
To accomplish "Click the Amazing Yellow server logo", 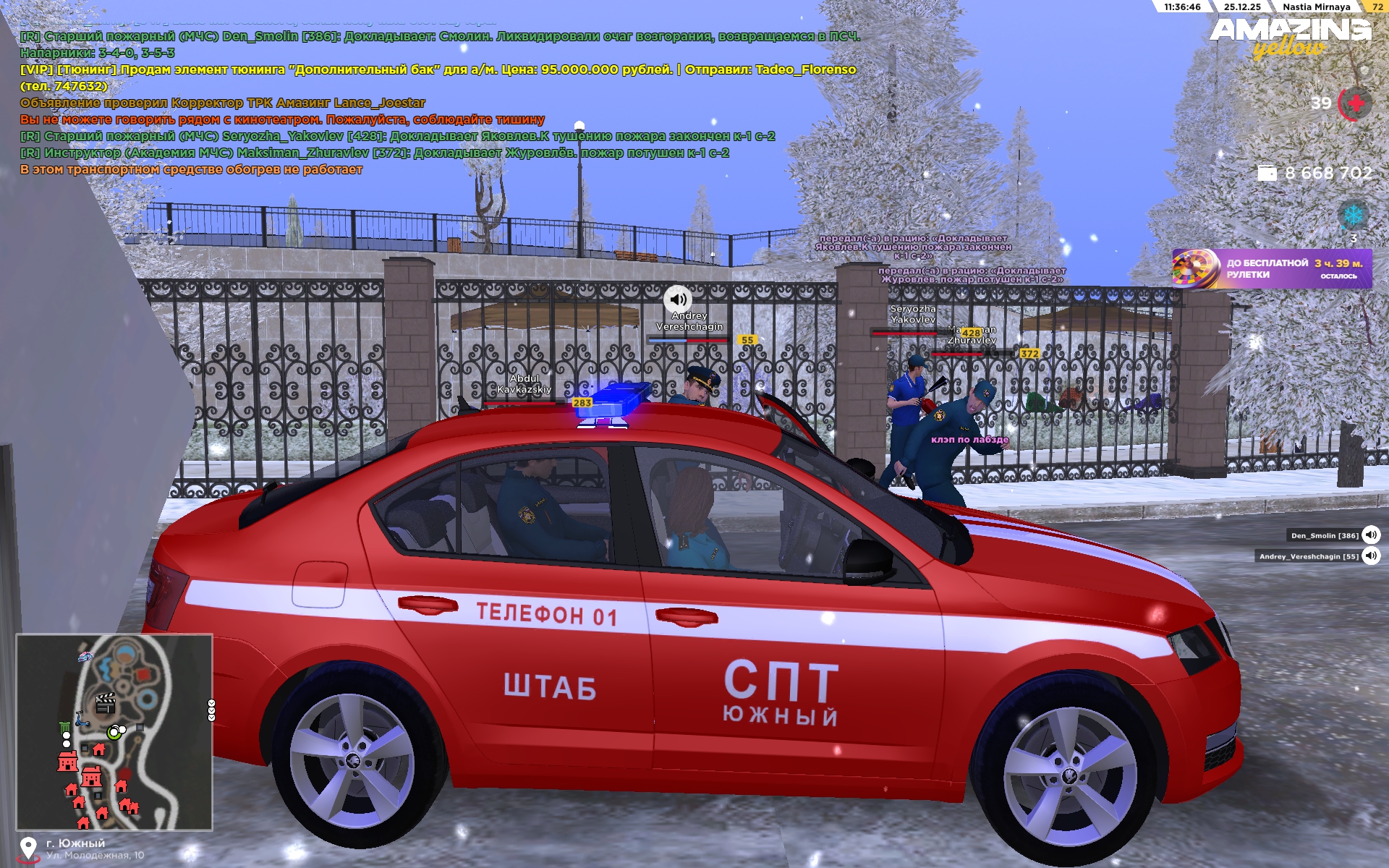I will point(1290,36).
